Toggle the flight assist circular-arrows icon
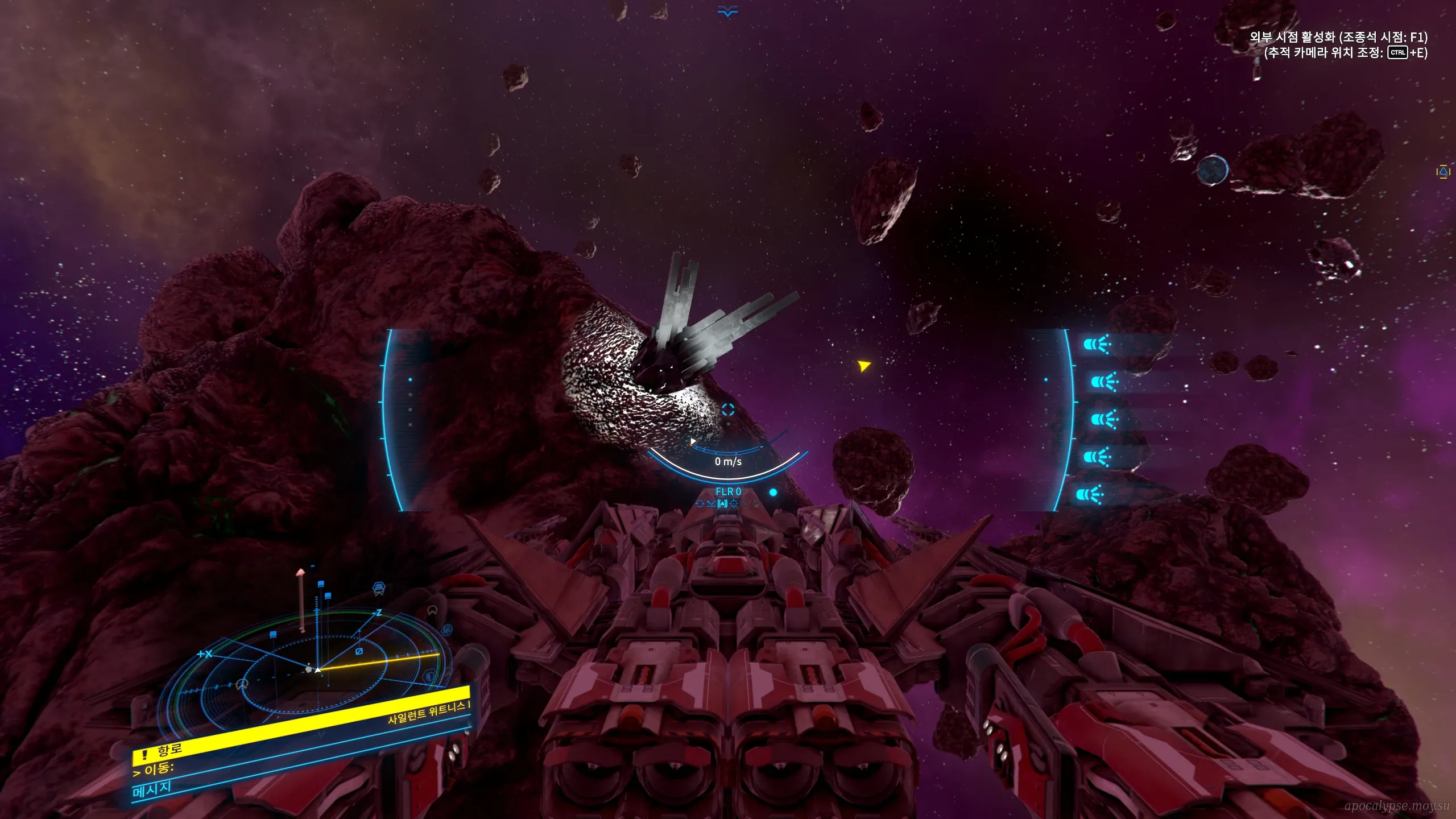1456x819 pixels. (700, 503)
